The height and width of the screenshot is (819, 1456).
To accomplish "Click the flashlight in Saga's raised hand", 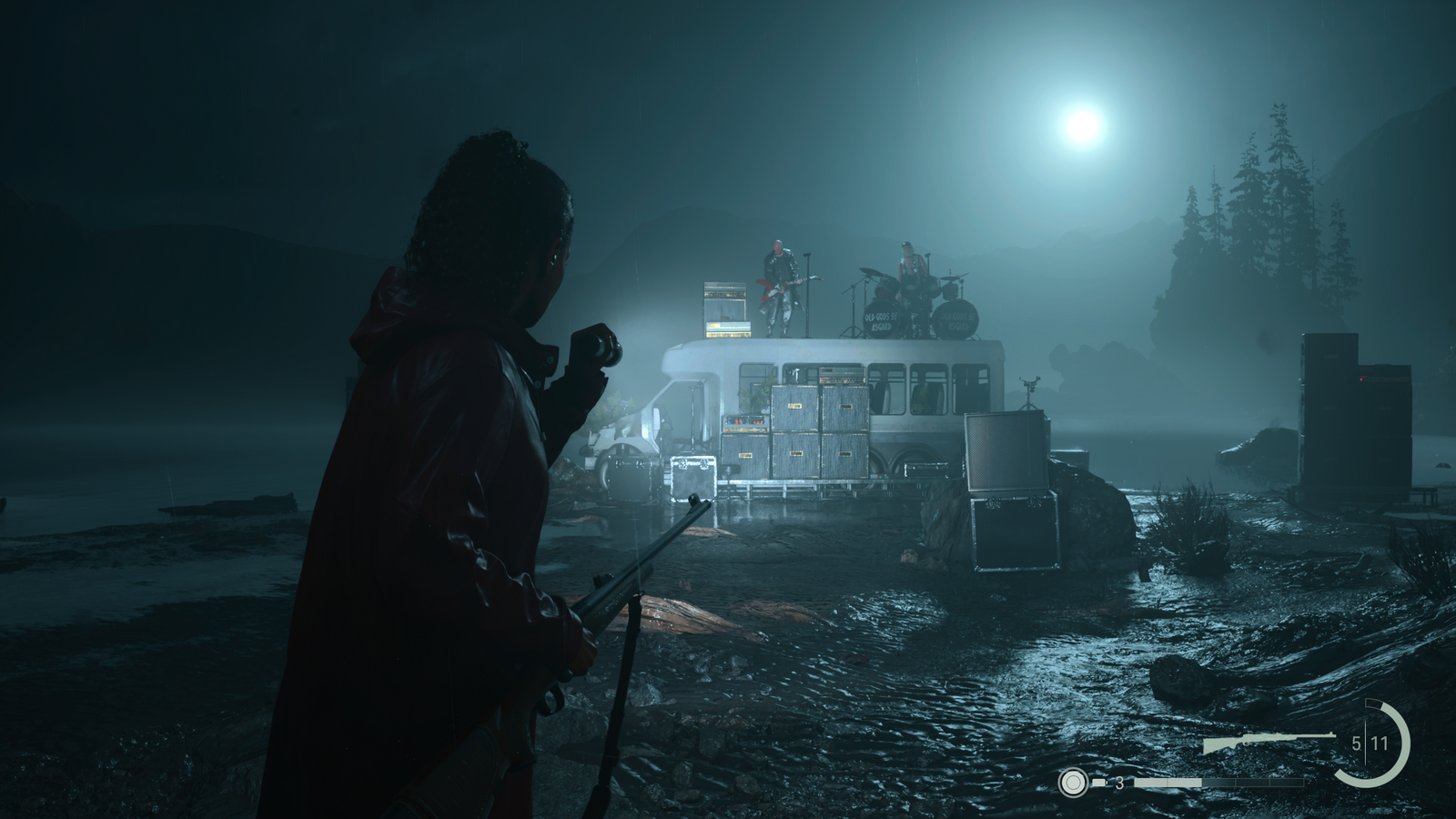I will (598, 346).
